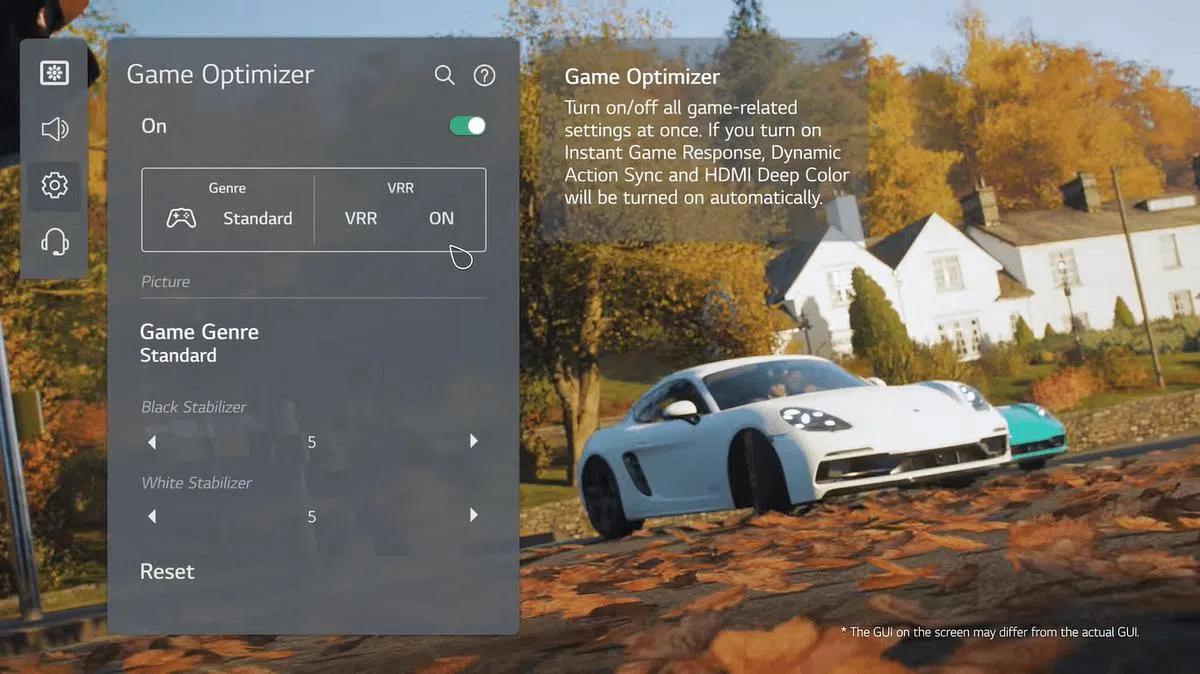Open the search magnifier icon

(x=445, y=76)
